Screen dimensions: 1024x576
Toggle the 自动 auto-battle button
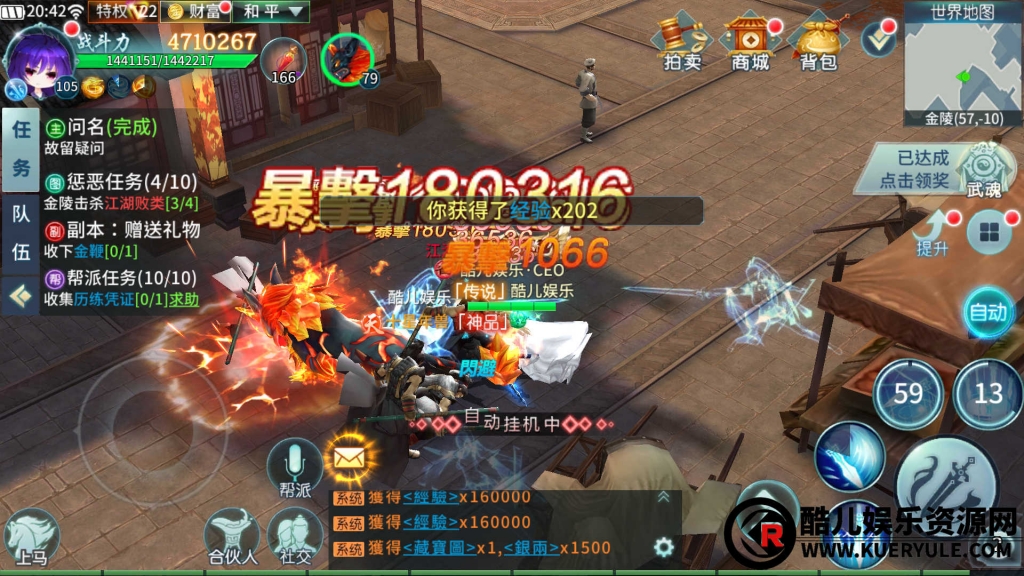988,312
